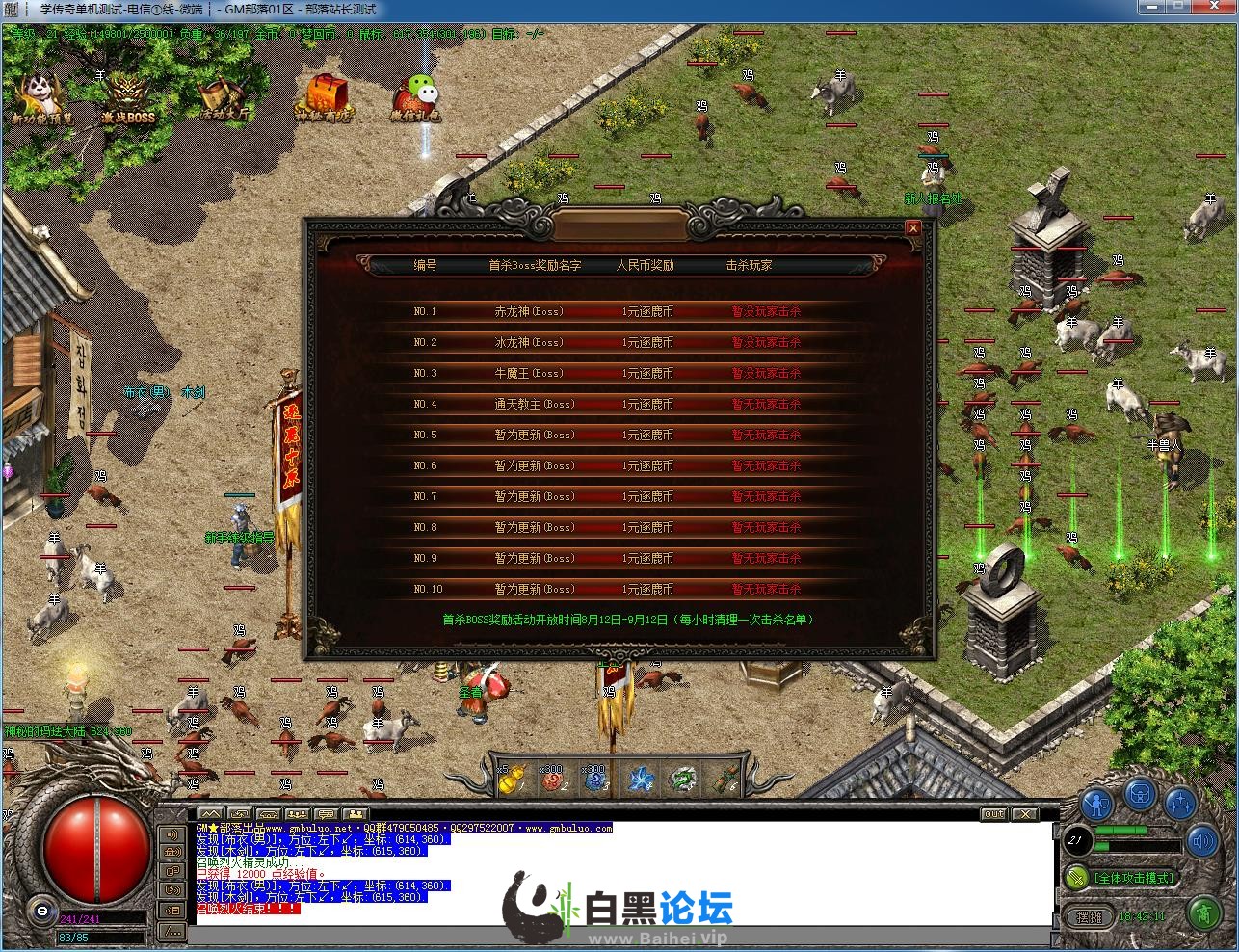
Task: Open the 活动大厅 scroll icon
Action: [x=224, y=98]
